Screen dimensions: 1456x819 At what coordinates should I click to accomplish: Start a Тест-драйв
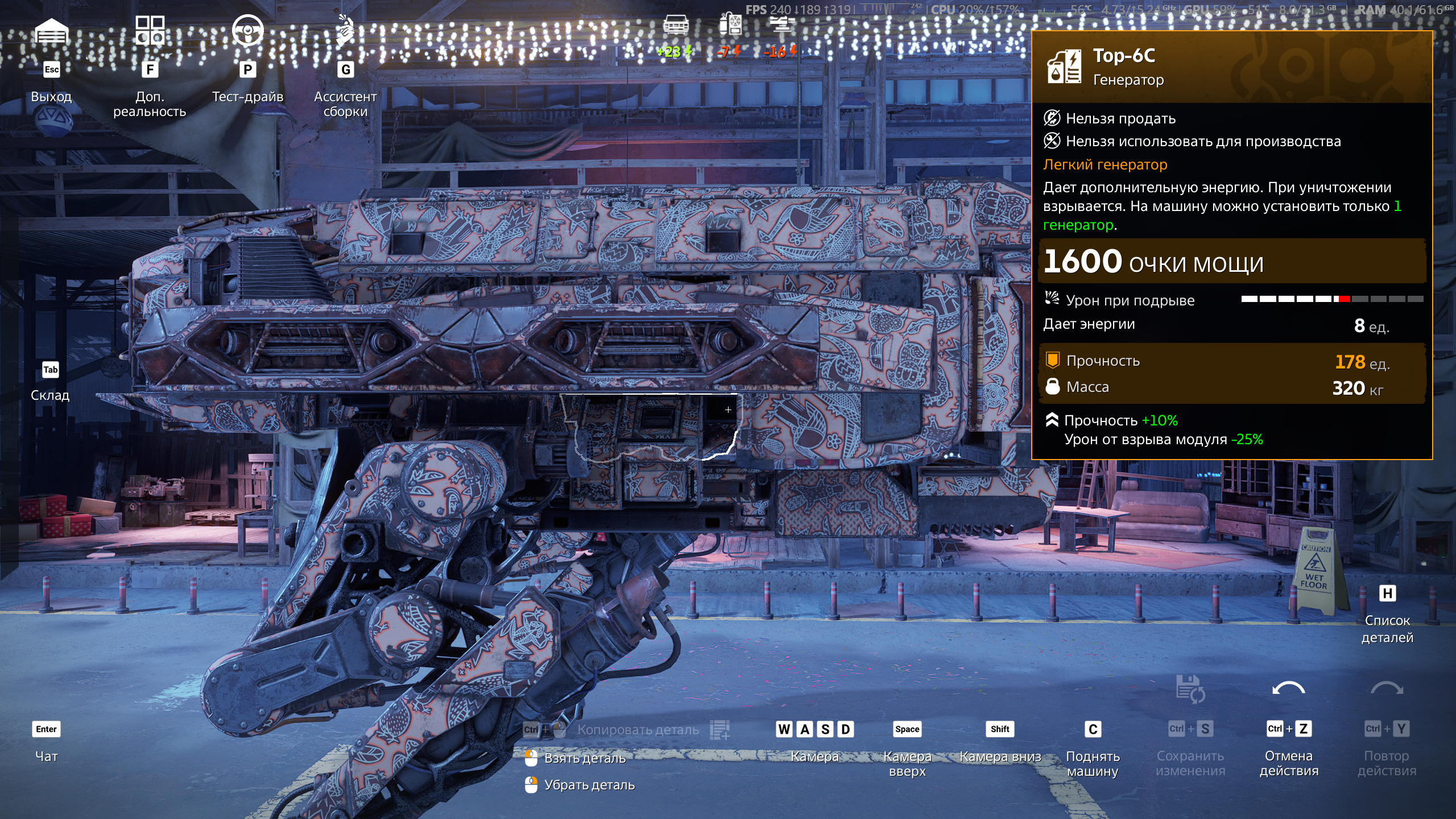pos(247,31)
